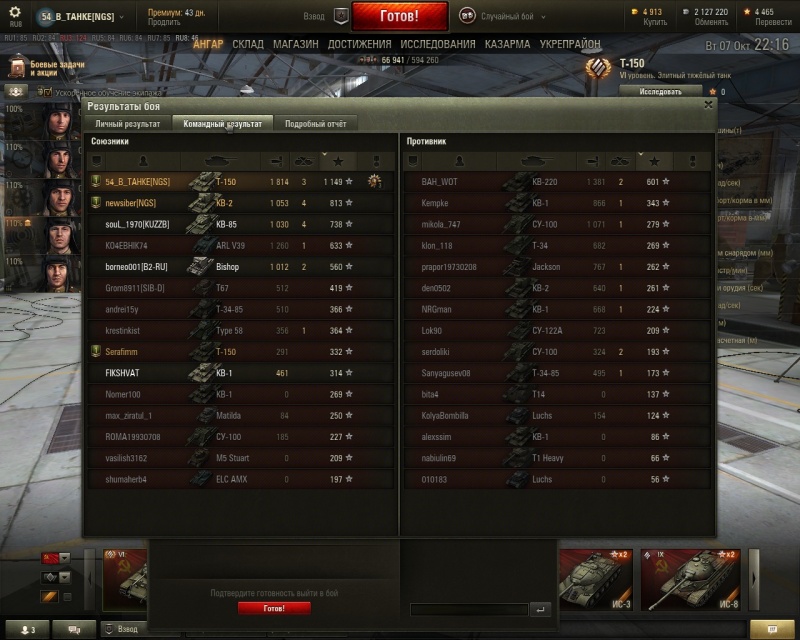Go to the МАГАЗИН section
The height and width of the screenshot is (640, 800).
(x=295, y=45)
